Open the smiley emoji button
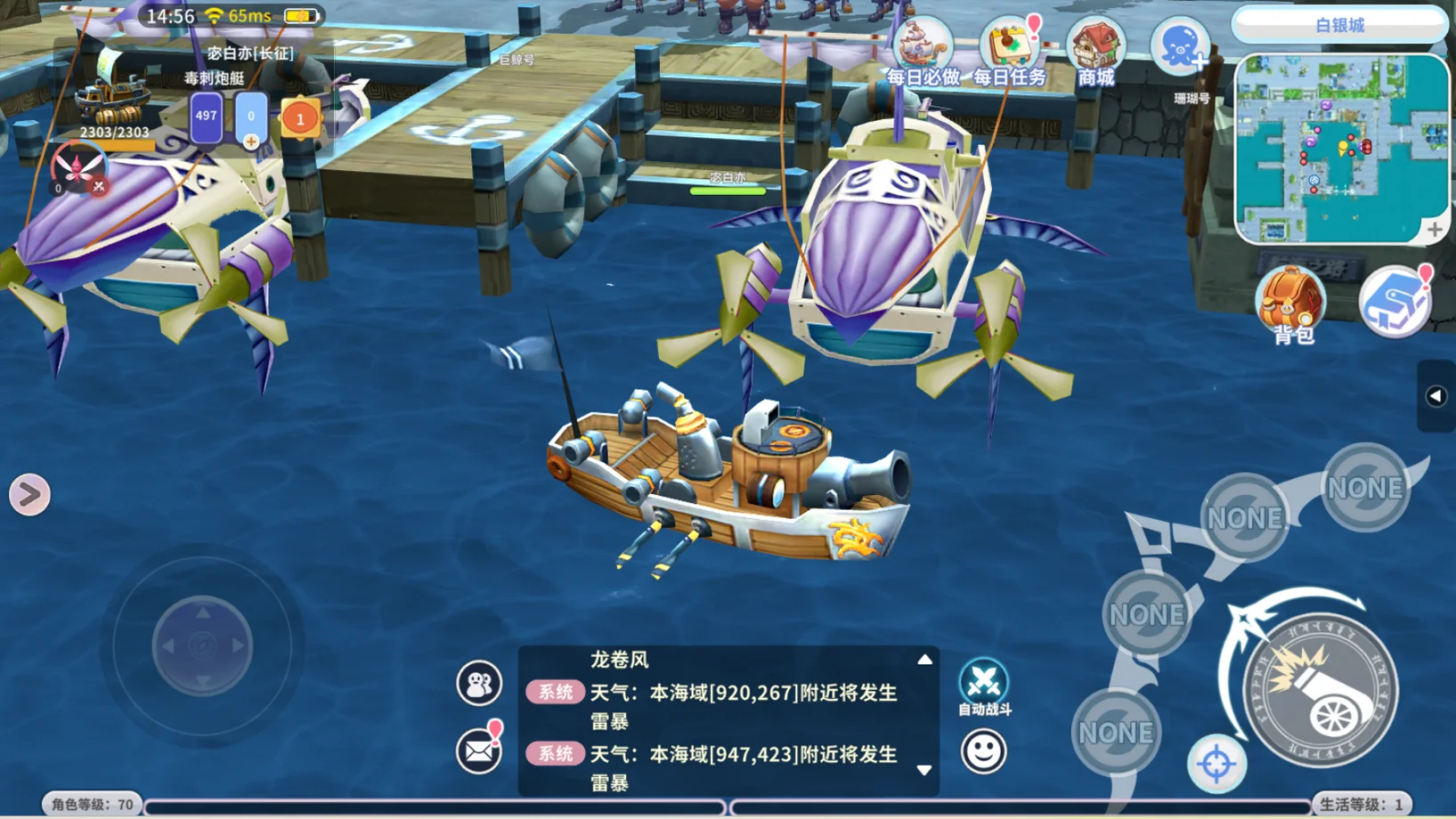The width and height of the screenshot is (1456, 819). pyautogui.click(x=983, y=751)
